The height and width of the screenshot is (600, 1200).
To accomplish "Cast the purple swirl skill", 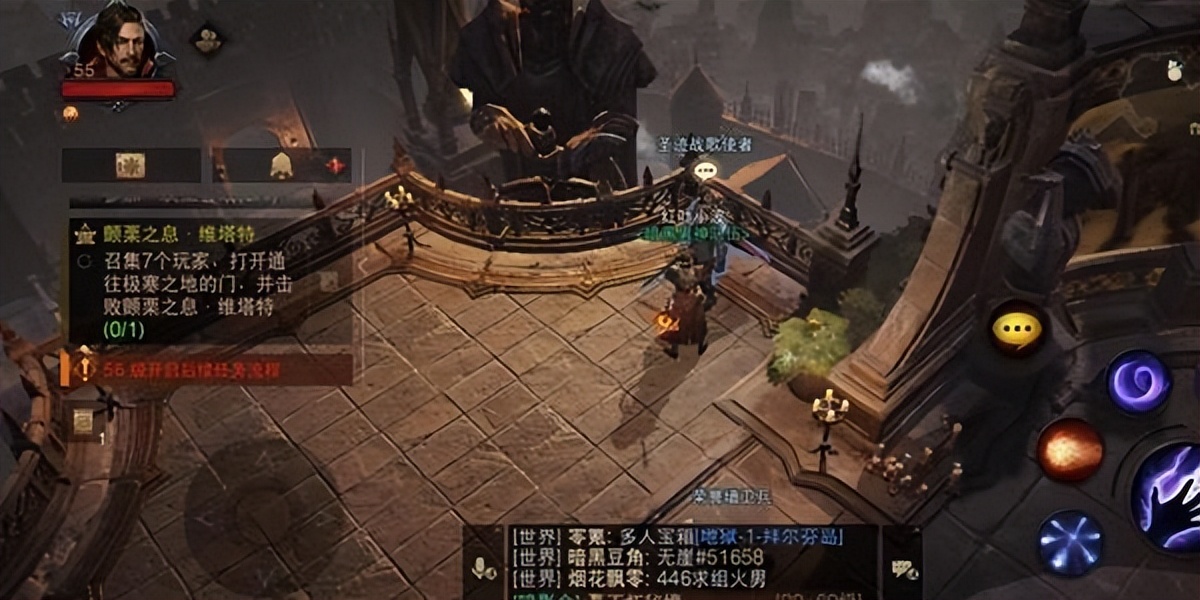I will [x=1138, y=381].
